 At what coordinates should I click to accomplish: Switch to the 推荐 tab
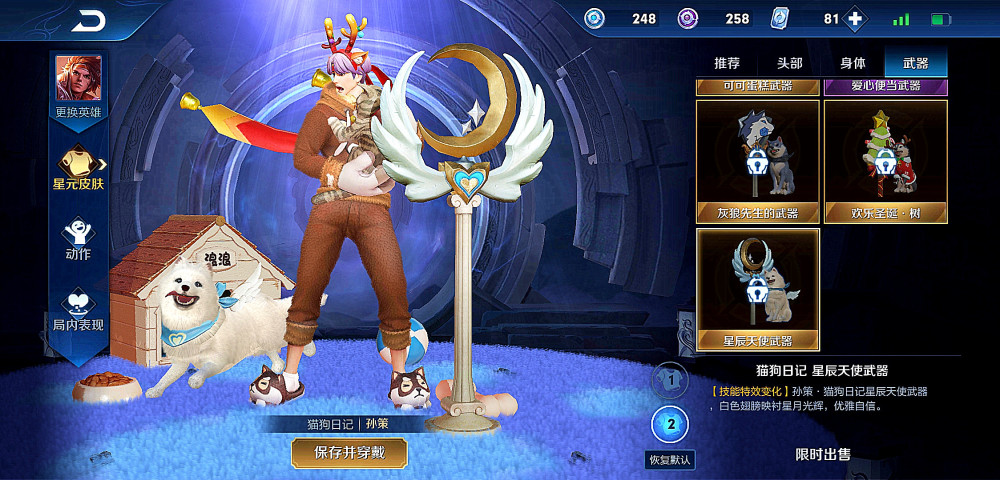pyautogui.click(x=727, y=63)
